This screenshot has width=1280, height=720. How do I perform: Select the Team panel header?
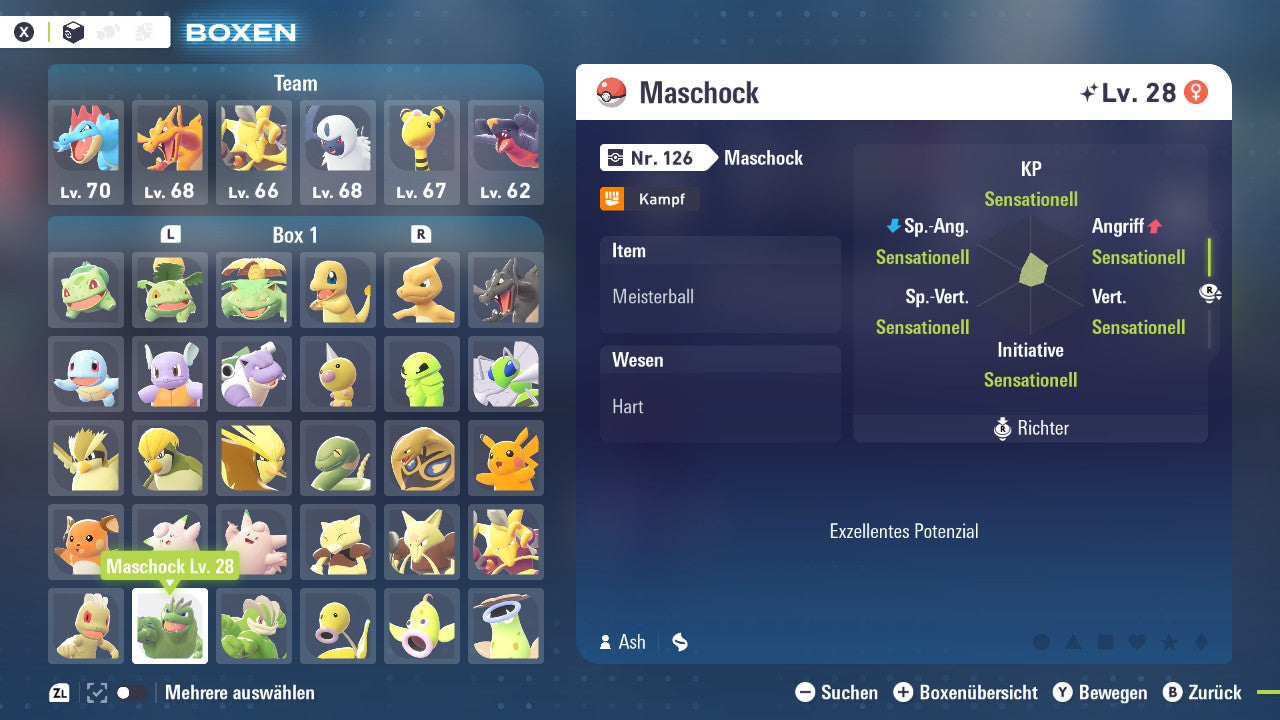click(x=295, y=84)
